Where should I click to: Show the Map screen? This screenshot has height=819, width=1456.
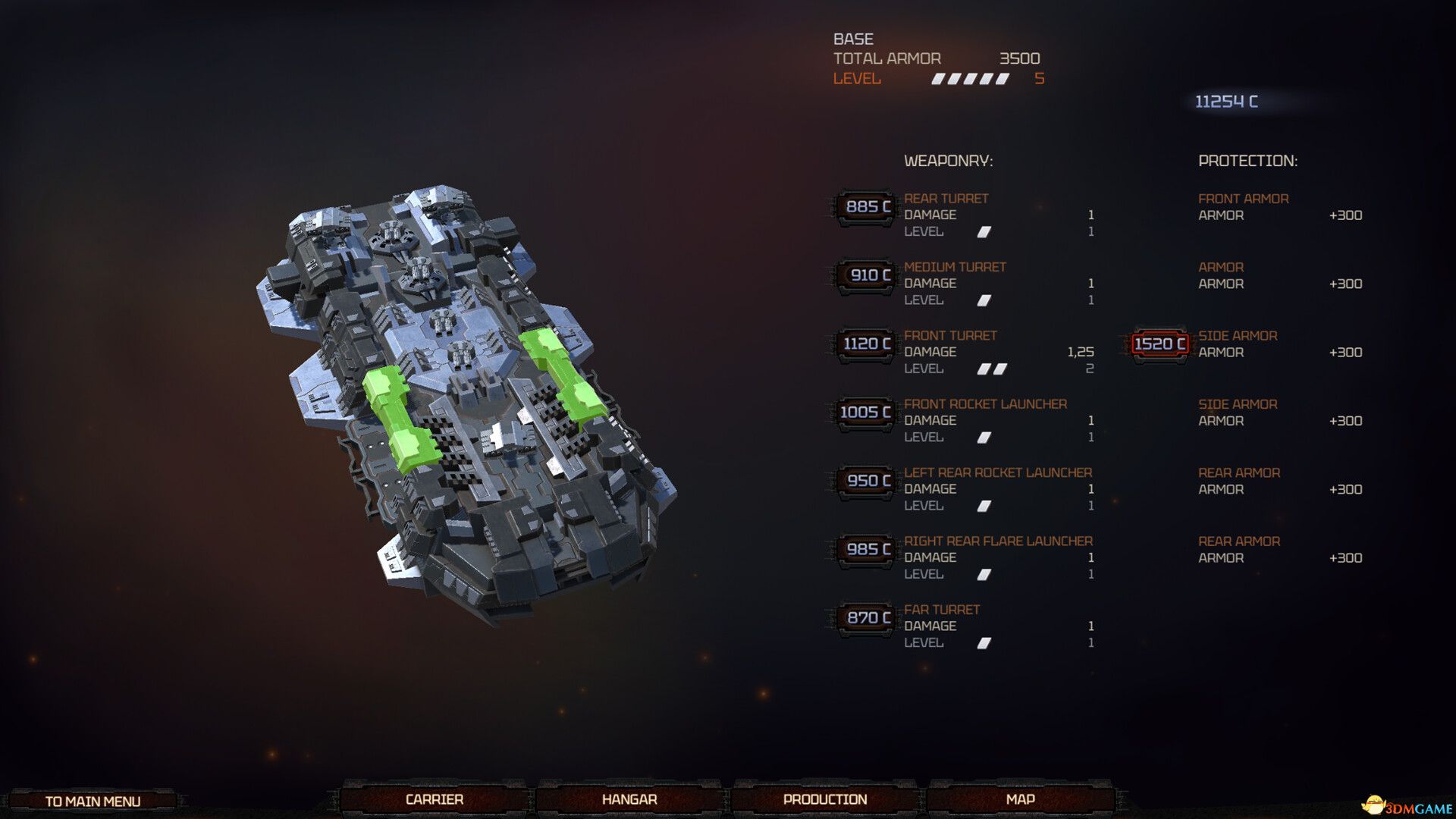1020,799
